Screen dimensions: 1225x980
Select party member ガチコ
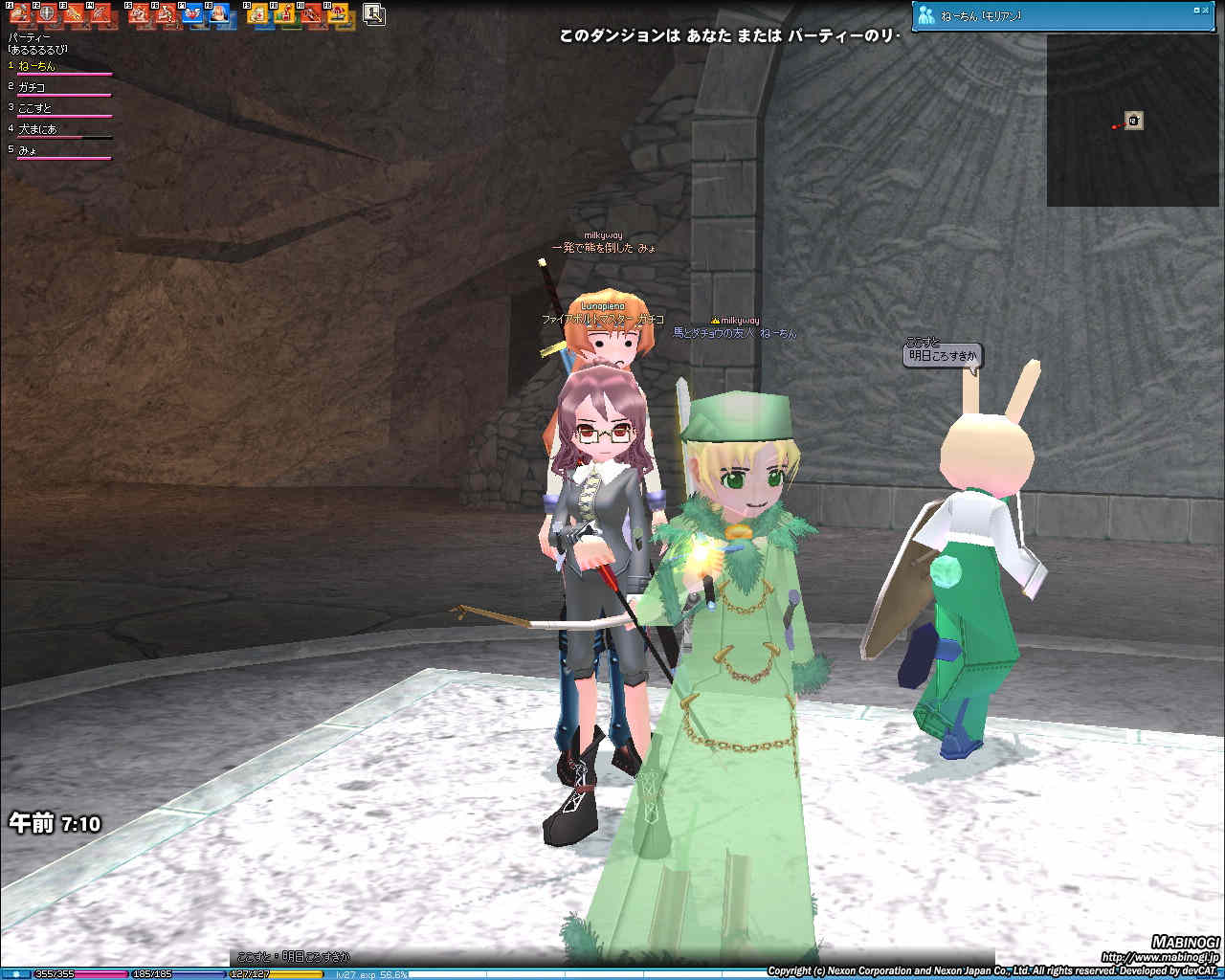pos(32,87)
